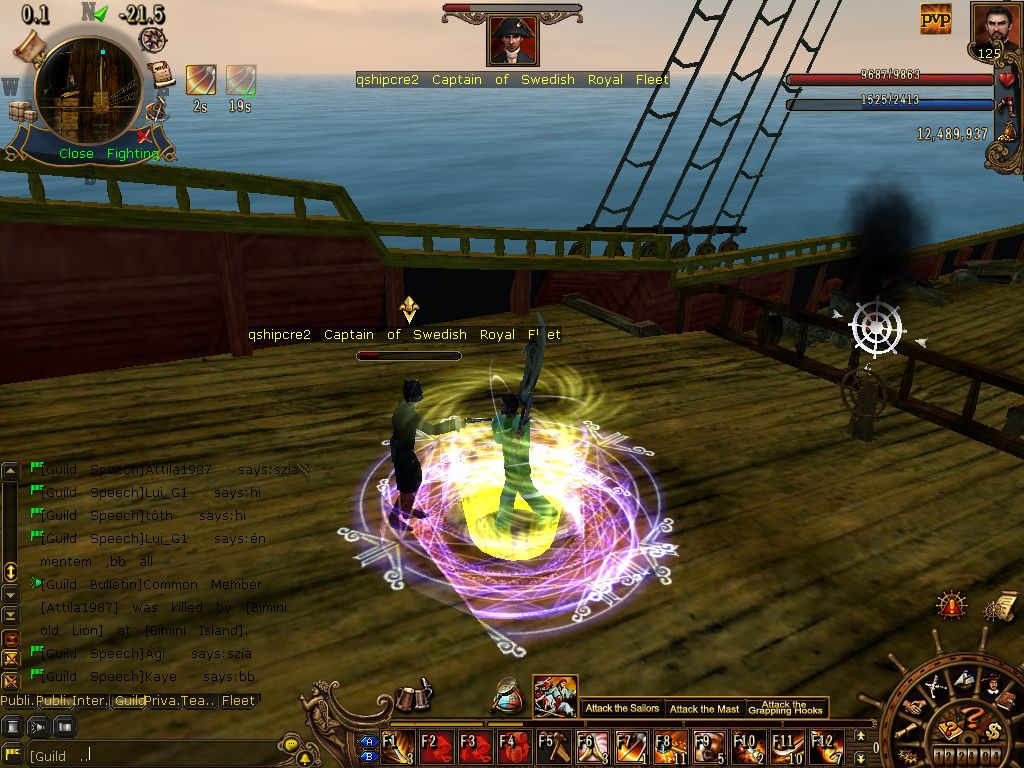Switch to the Guild chat tab
This screenshot has width=1024, height=768.
tap(129, 701)
